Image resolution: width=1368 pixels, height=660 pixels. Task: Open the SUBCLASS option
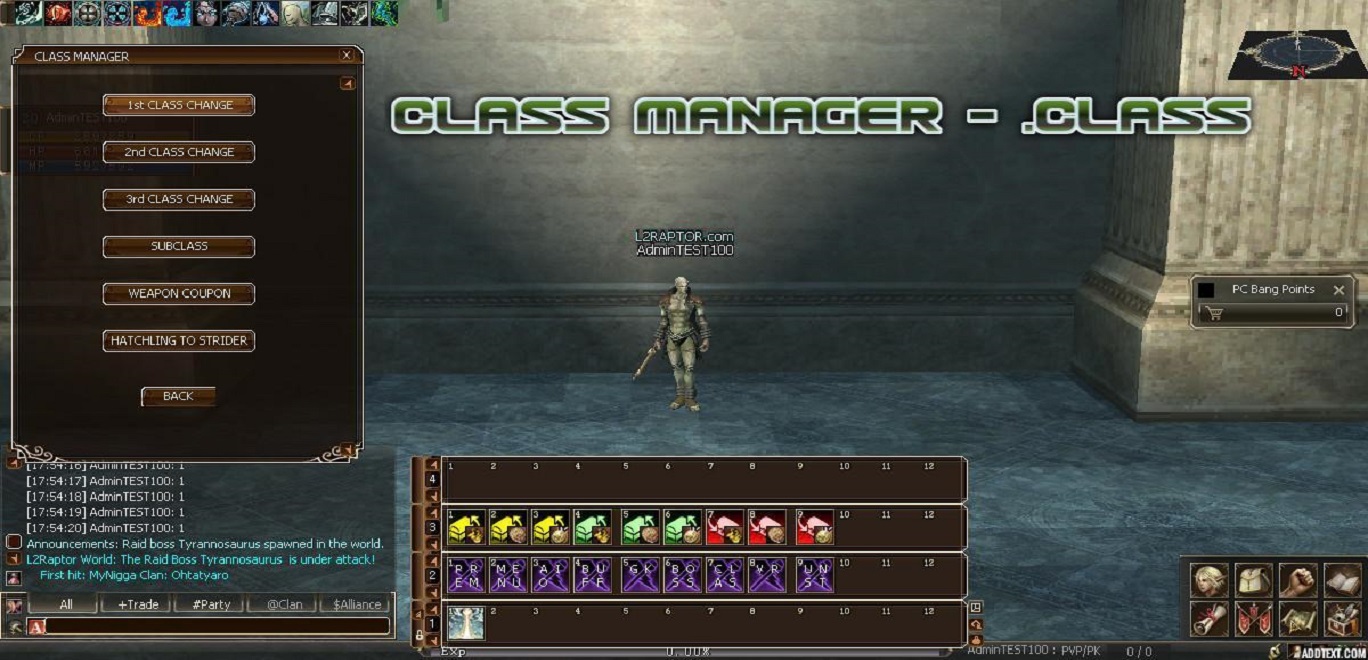tap(179, 246)
